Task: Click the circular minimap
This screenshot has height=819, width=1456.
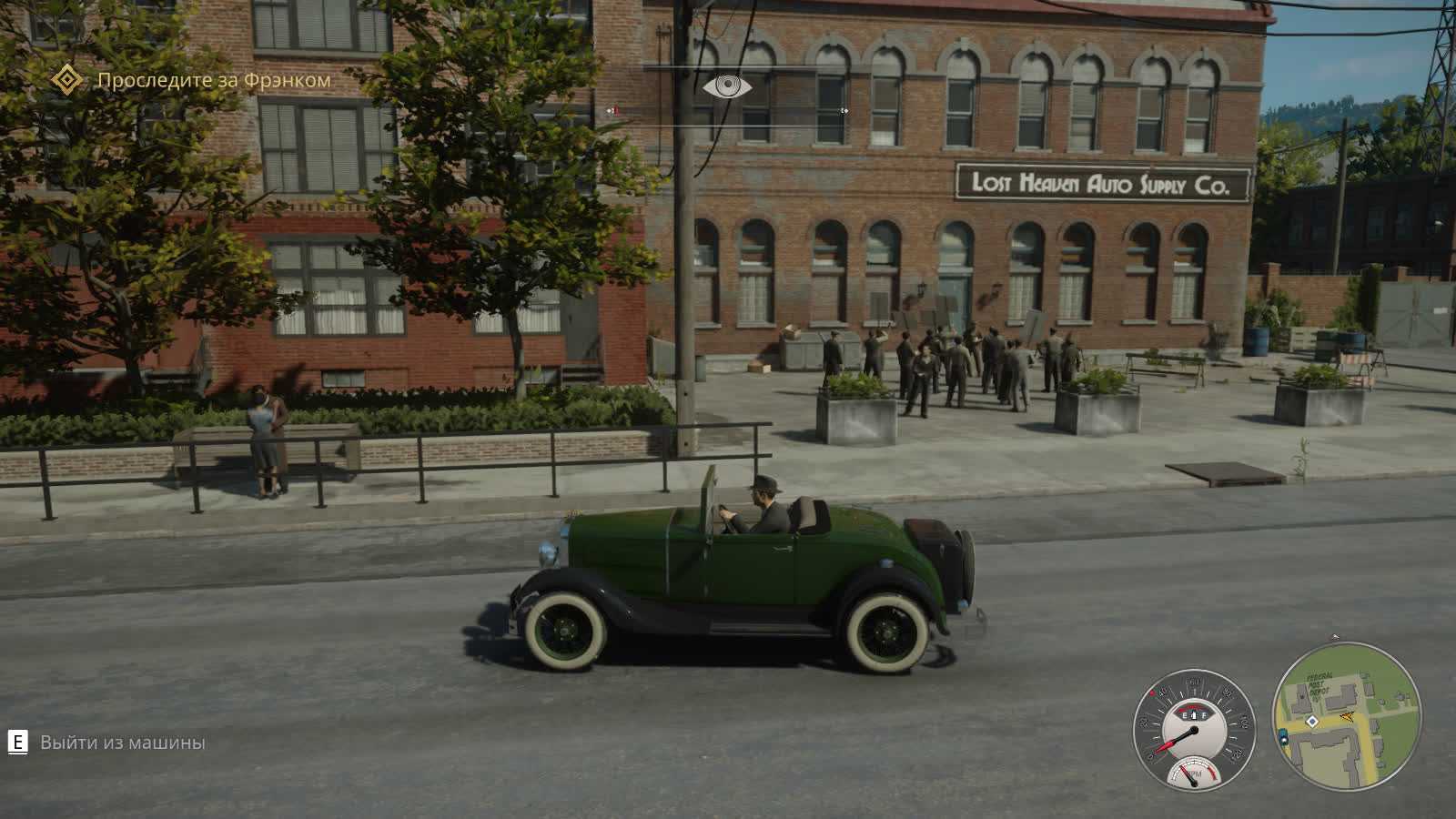Action: (x=1346, y=715)
